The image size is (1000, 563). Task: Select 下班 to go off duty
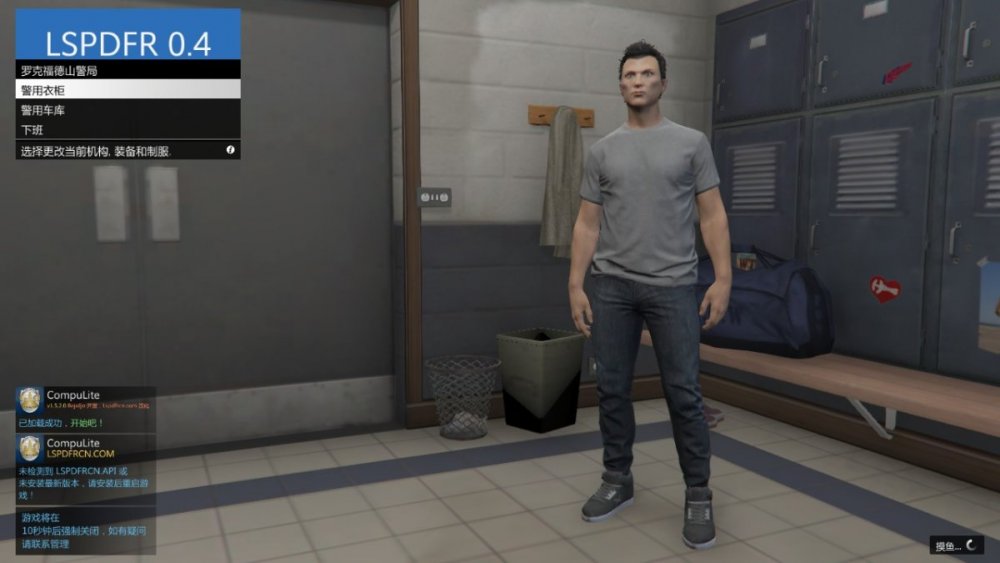tap(128, 130)
